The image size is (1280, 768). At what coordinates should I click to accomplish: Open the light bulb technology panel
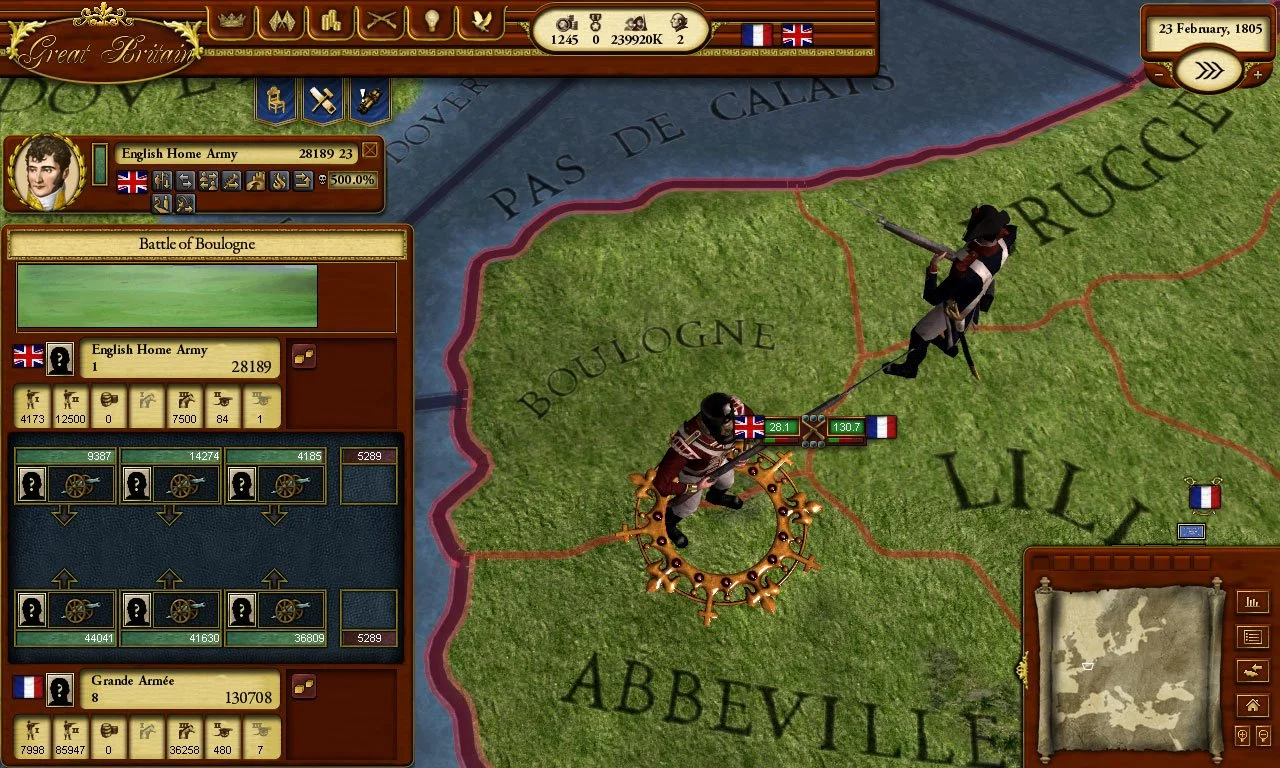430,22
